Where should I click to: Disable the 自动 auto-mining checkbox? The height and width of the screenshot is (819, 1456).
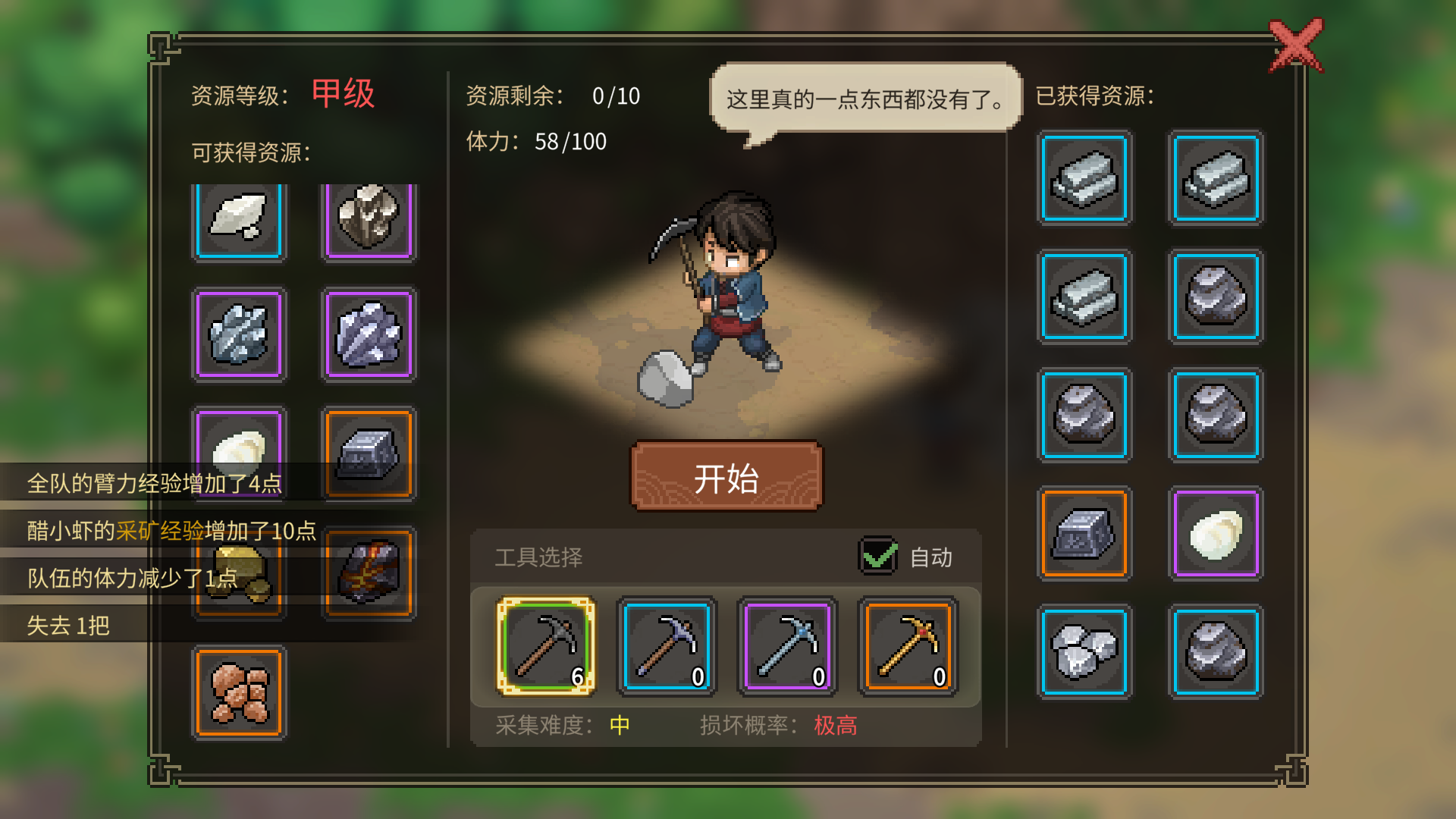coord(876,559)
